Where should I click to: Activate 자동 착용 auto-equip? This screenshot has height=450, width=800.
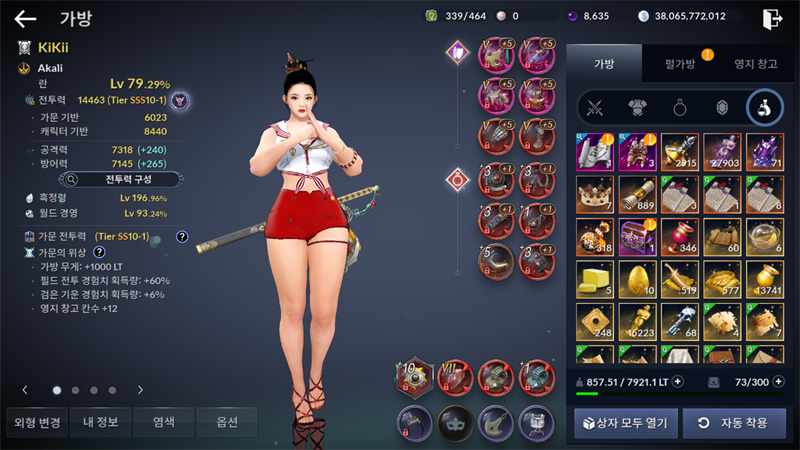(734, 422)
